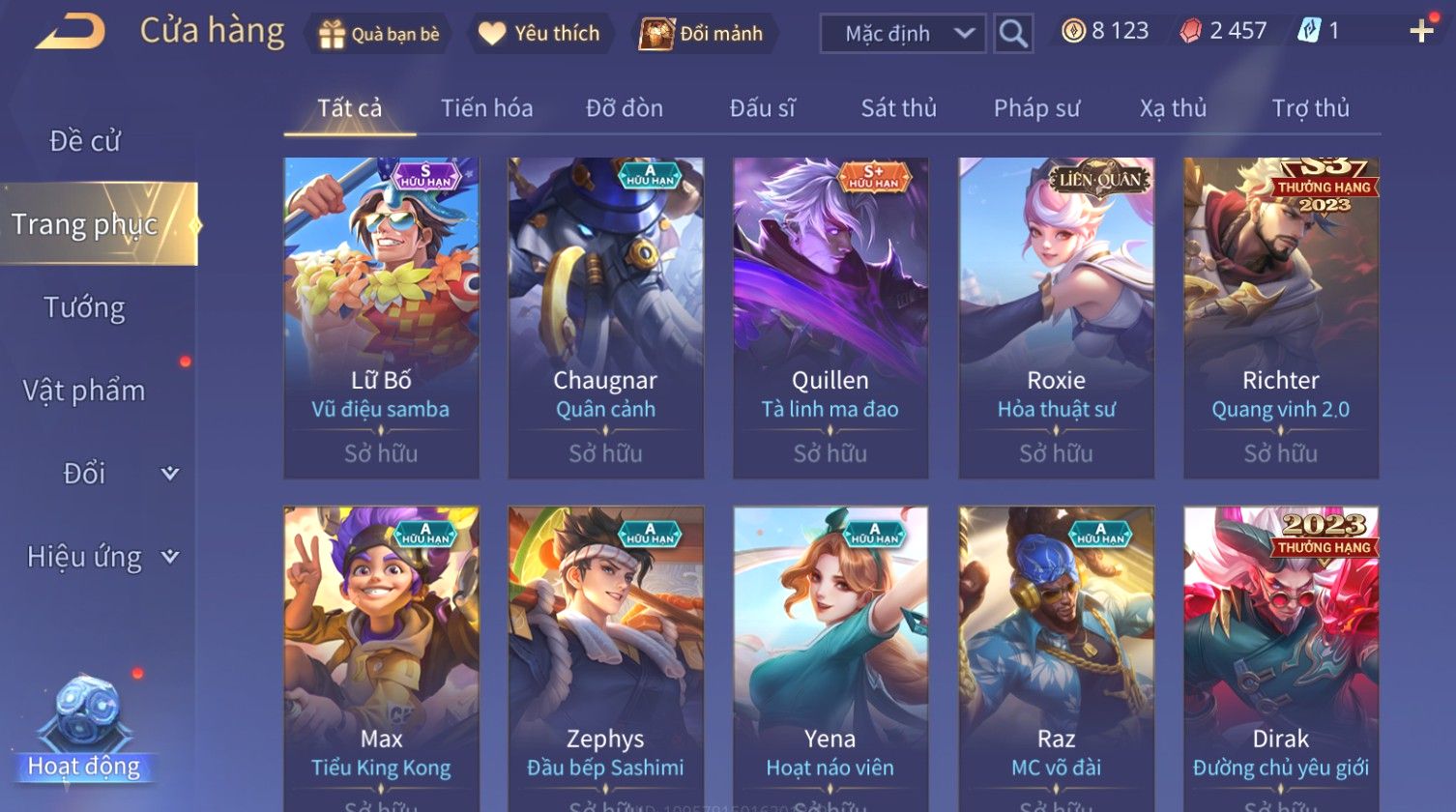This screenshot has width=1456, height=812.
Task: Show the Pháp sư skins tab
Action: pos(1036,108)
